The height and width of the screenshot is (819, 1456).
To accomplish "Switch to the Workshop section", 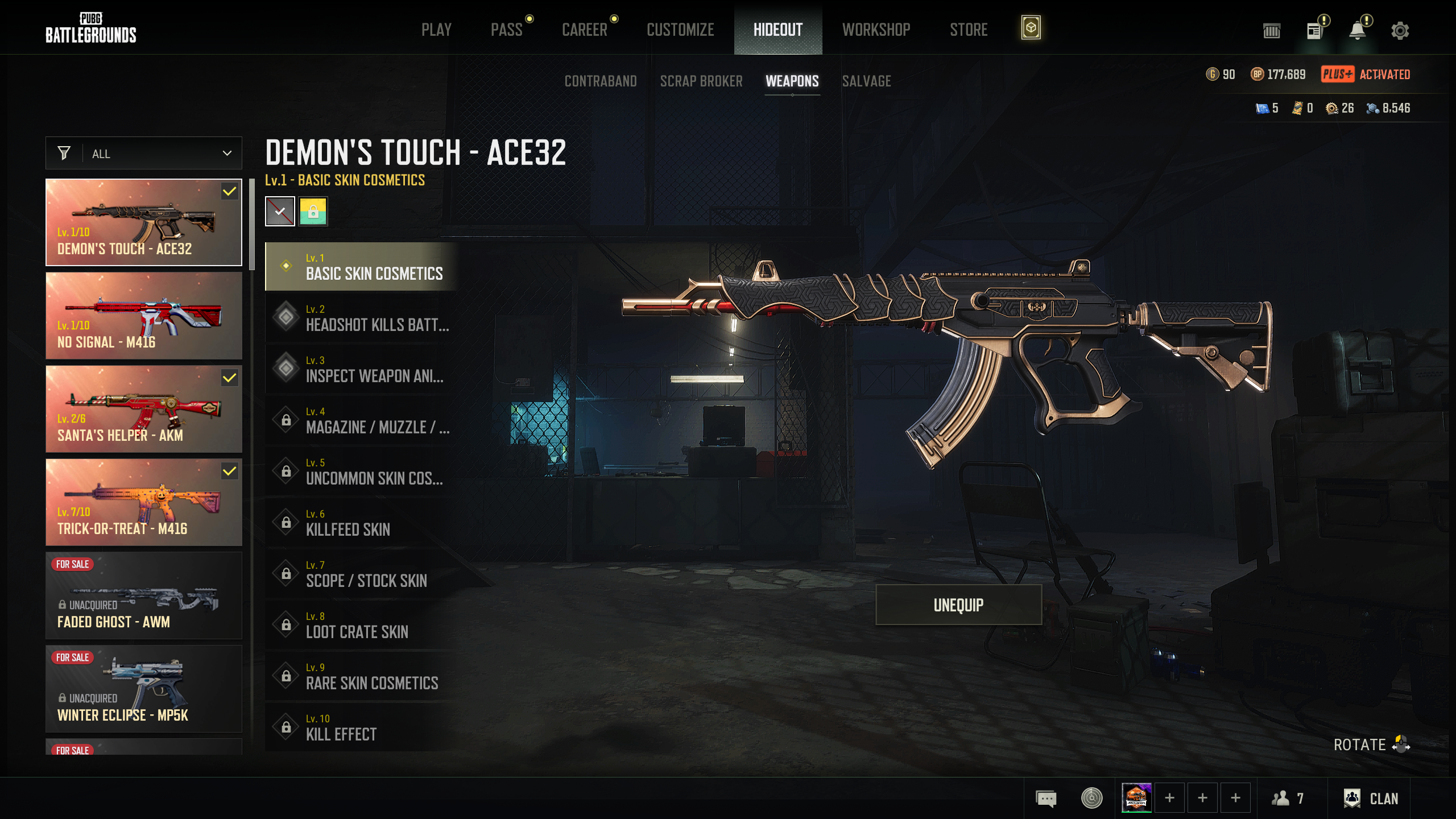I will (x=876, y=30).
